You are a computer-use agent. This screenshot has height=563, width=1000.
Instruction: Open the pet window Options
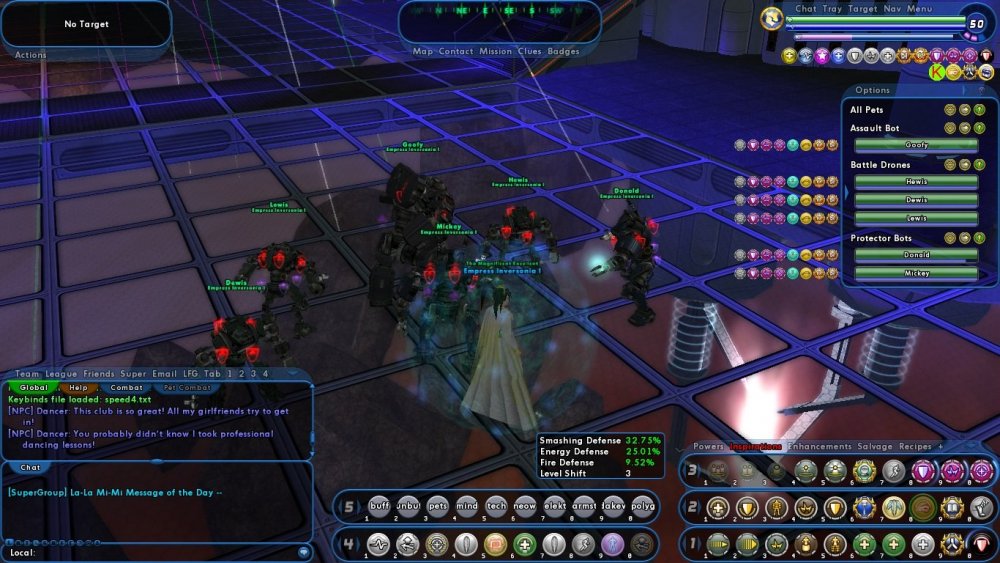pos(872,90)
